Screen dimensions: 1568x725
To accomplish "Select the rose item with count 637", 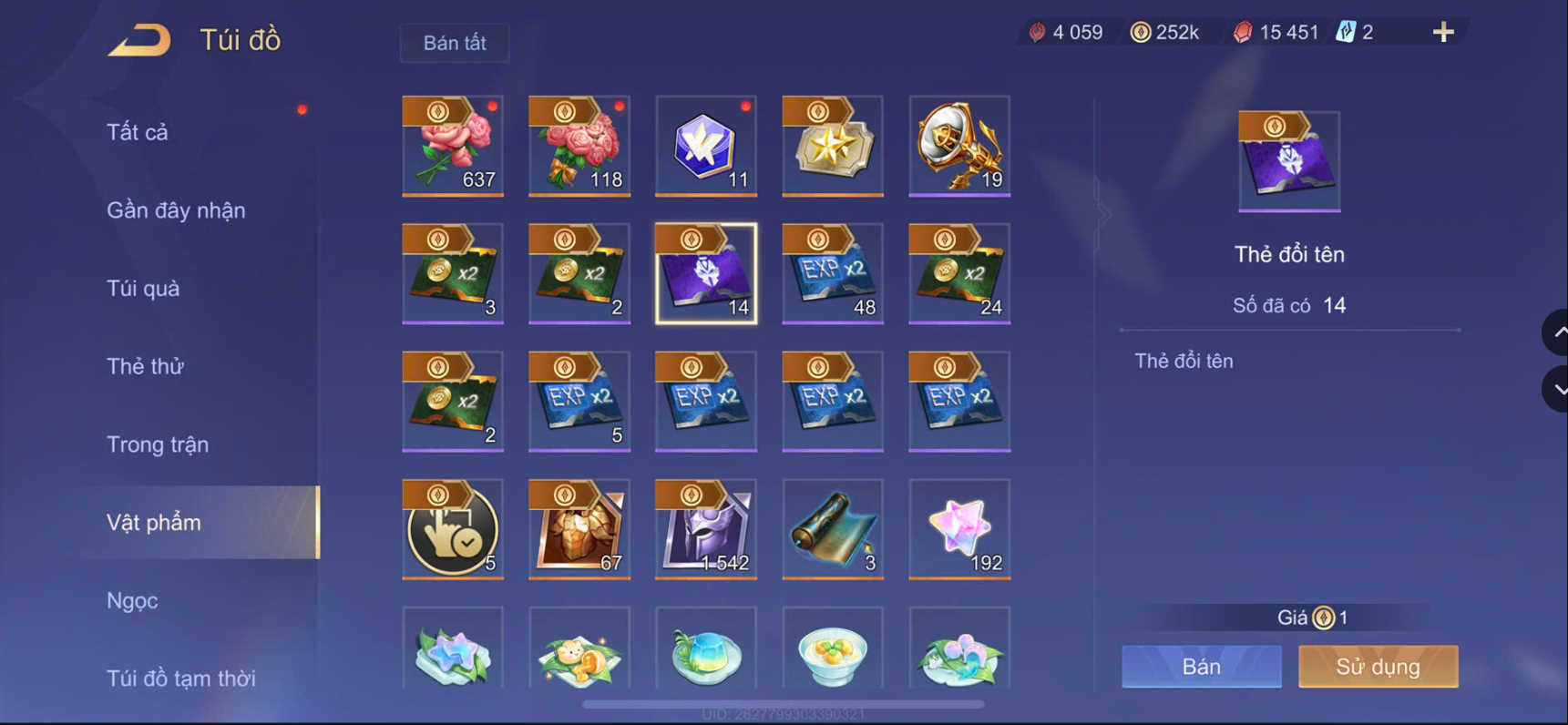I will click(453, 146).
